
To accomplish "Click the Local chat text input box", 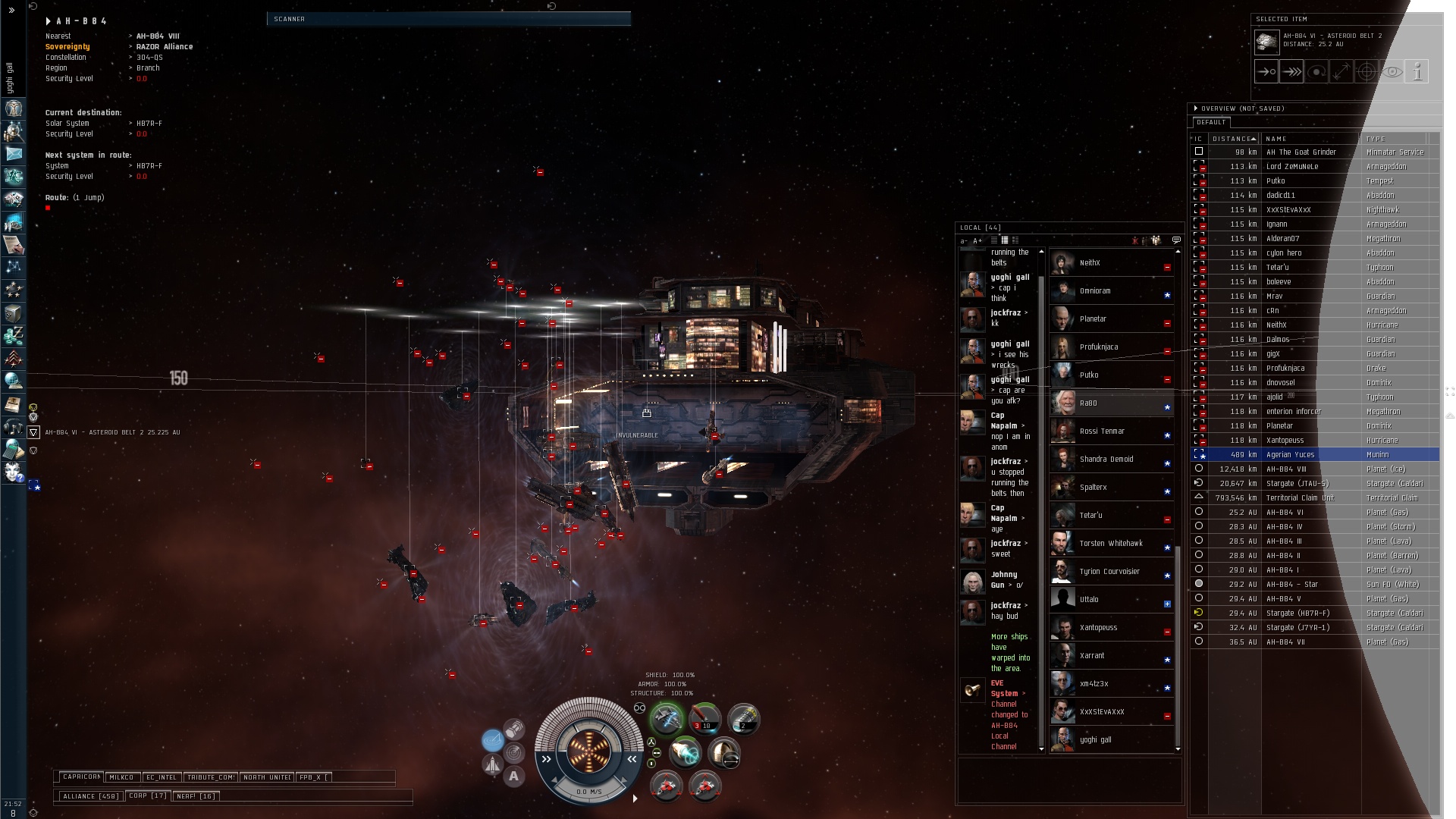I will coord(1068,780).
